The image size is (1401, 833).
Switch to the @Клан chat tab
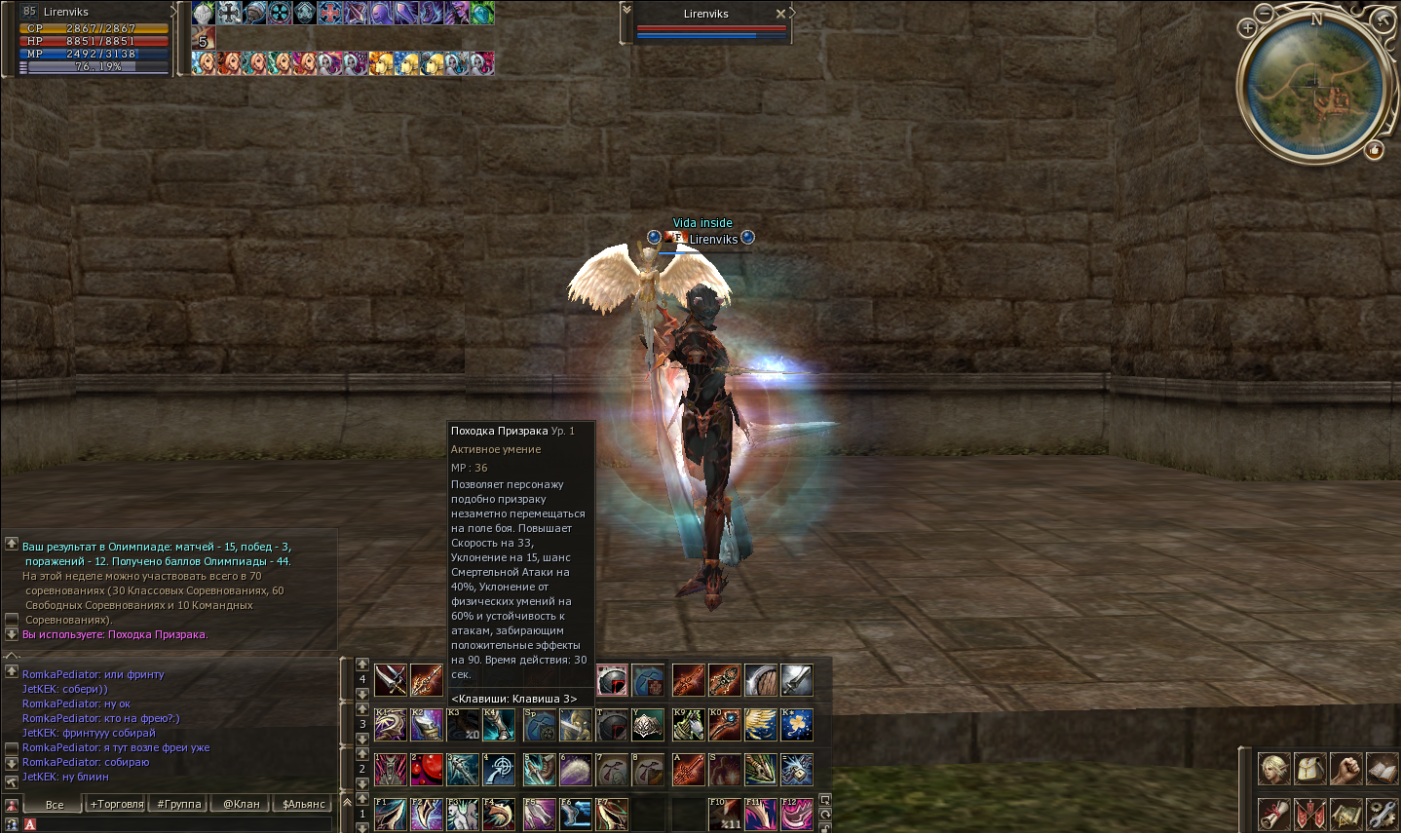point(241,805)
